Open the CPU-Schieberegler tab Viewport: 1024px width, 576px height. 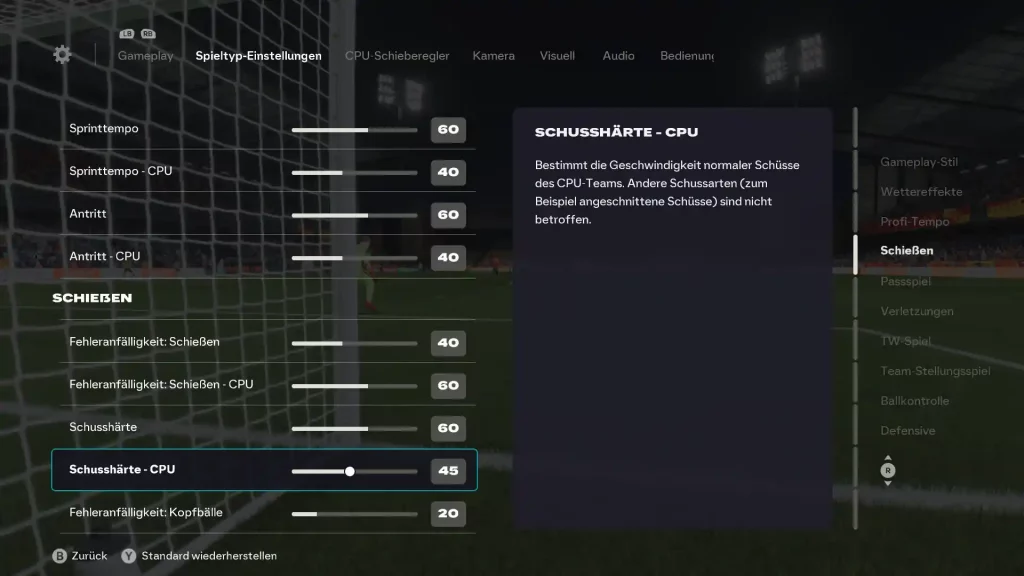click(397, 56)
